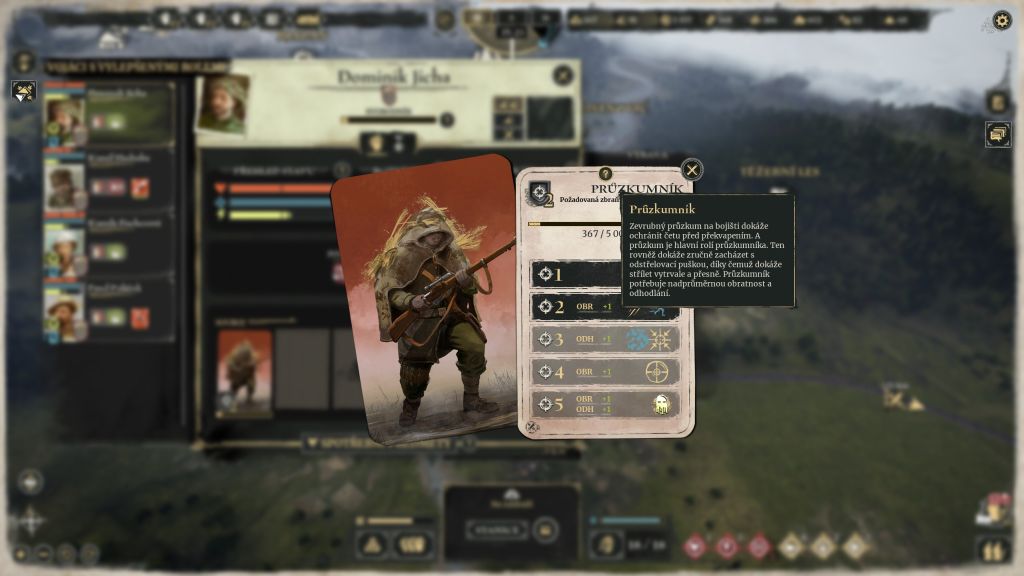Click Dominik Jícha's portrait in the header

pyautogui.click(x=222, y=103)
